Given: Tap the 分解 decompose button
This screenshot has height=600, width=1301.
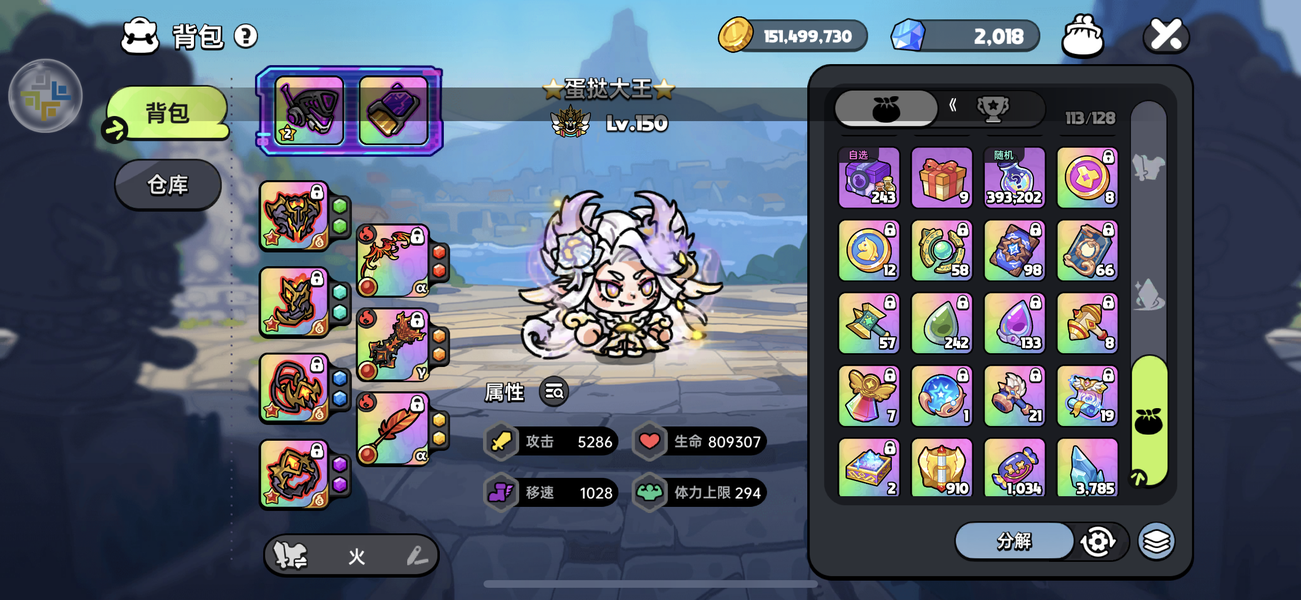Looking at the screenshot, I should click(1014, 541).
